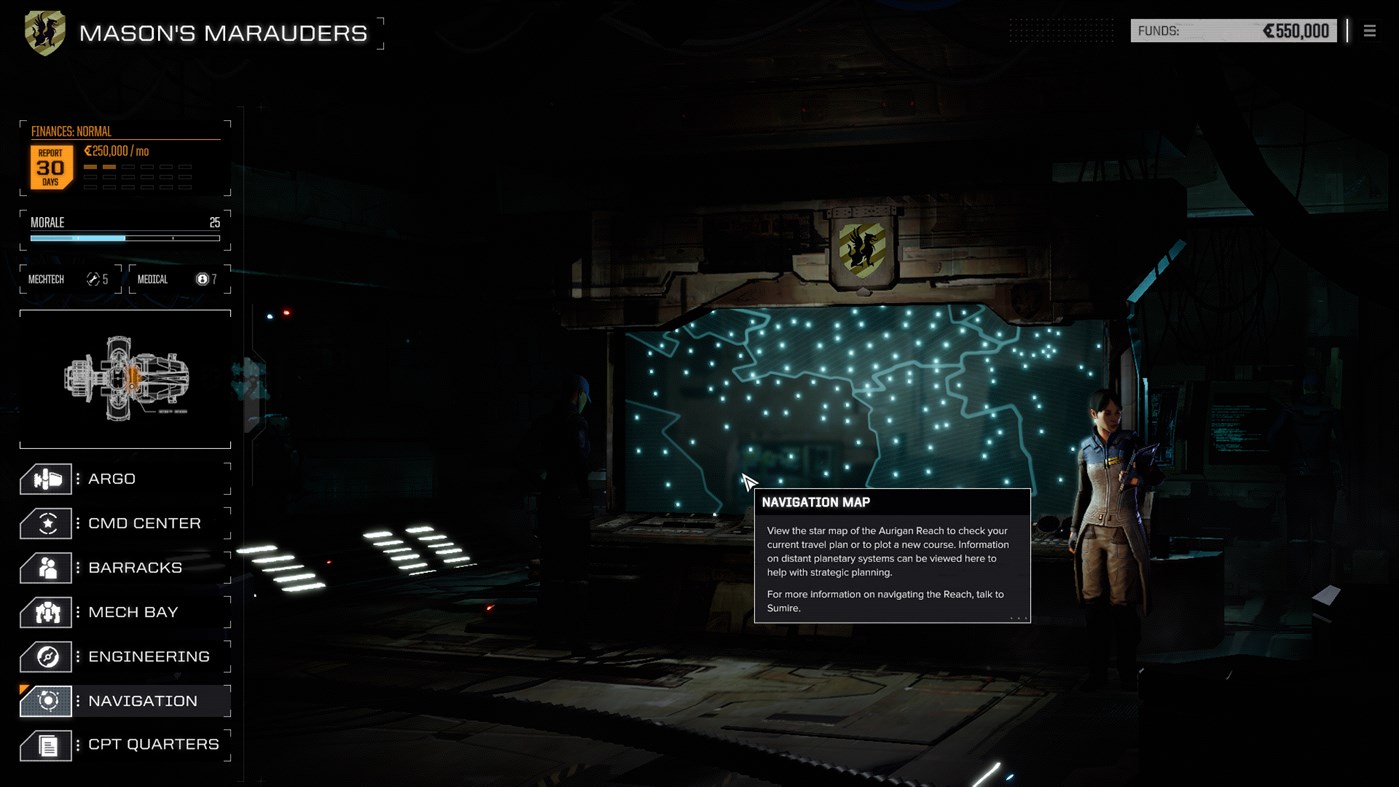Image resolution: width=1399 pixels, height=787 pixels.
Task: Click the Mason's Marauders crest logo
Action: [44, 31]
